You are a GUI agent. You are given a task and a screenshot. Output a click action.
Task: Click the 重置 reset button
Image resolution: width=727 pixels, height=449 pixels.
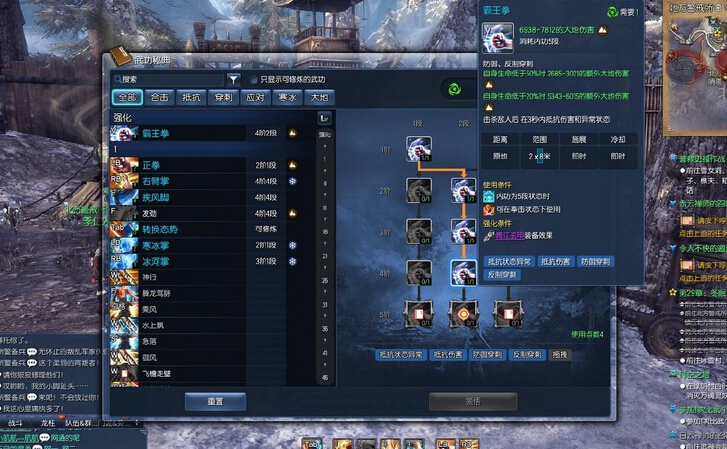coord(214,400)
